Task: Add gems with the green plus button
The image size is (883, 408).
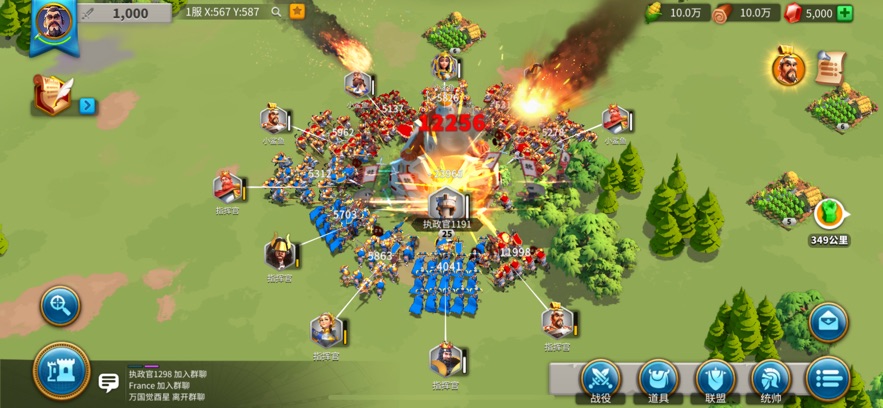Action: [845, 13]
